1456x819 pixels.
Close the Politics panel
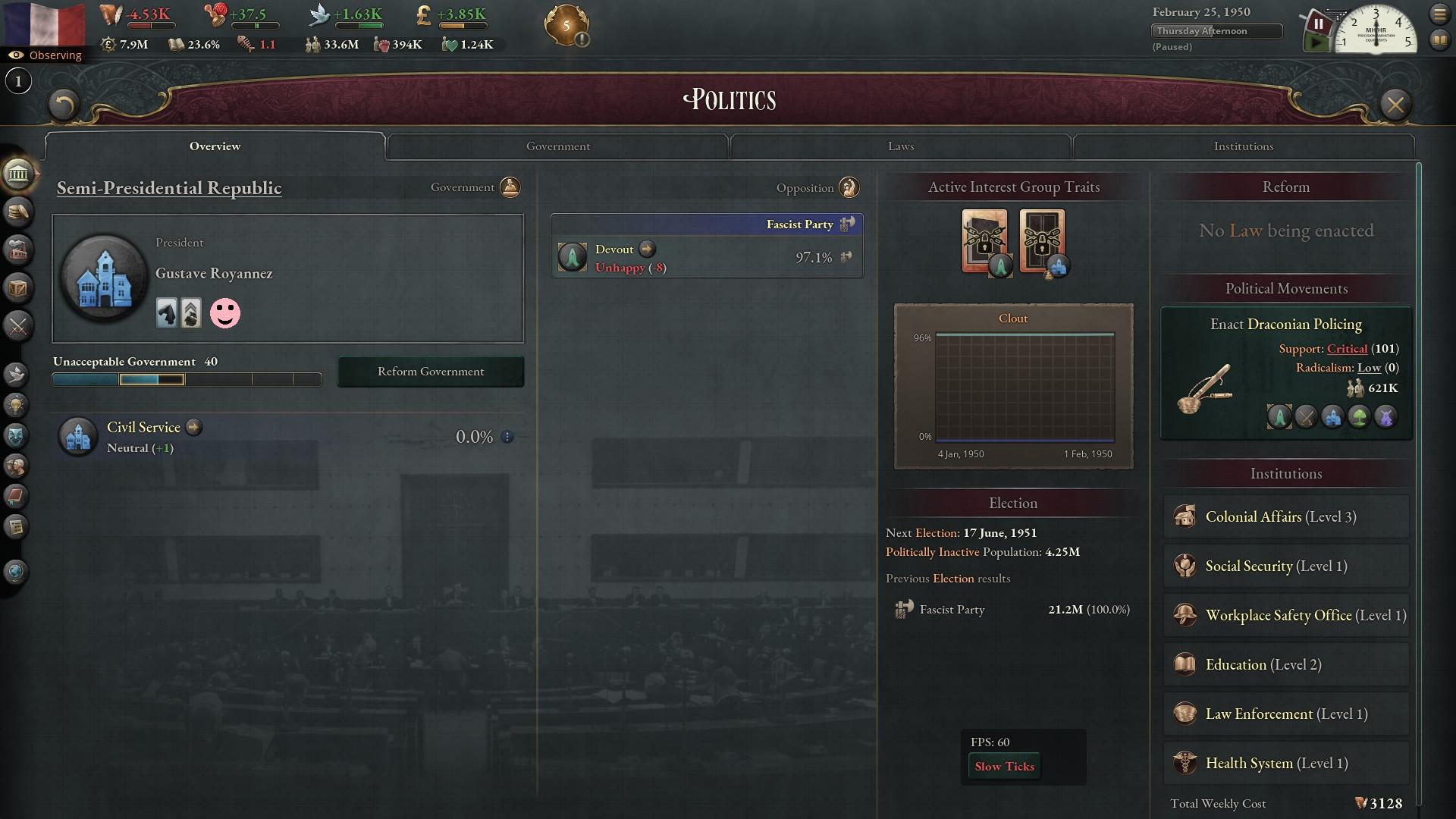pos(1395,105)
